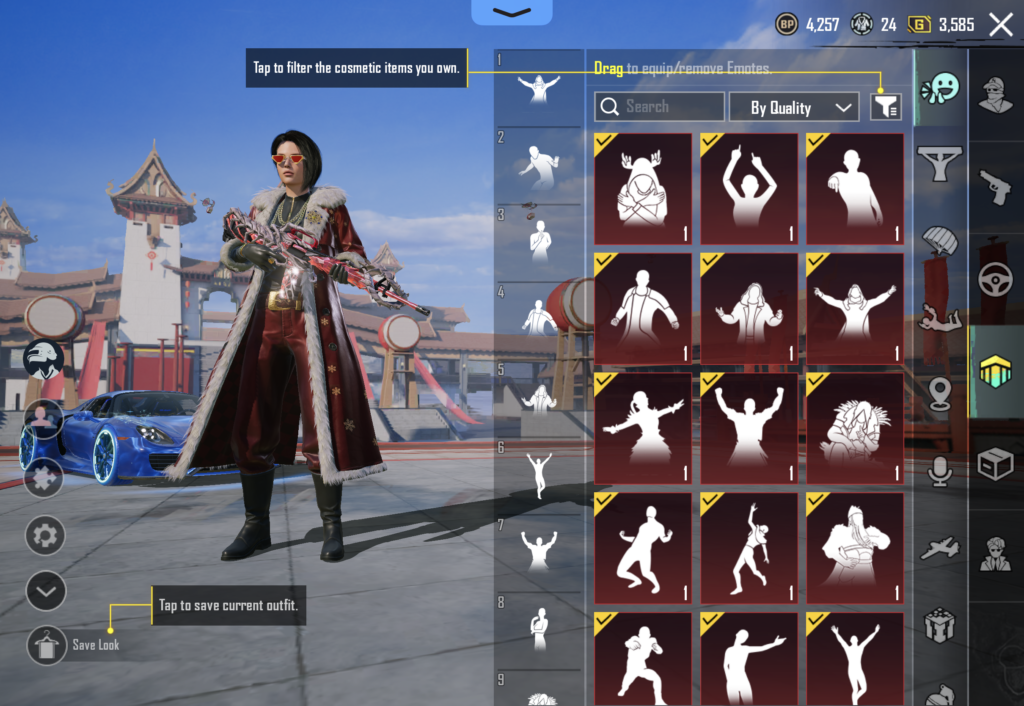Click the Search emotes field

[660, 107]
